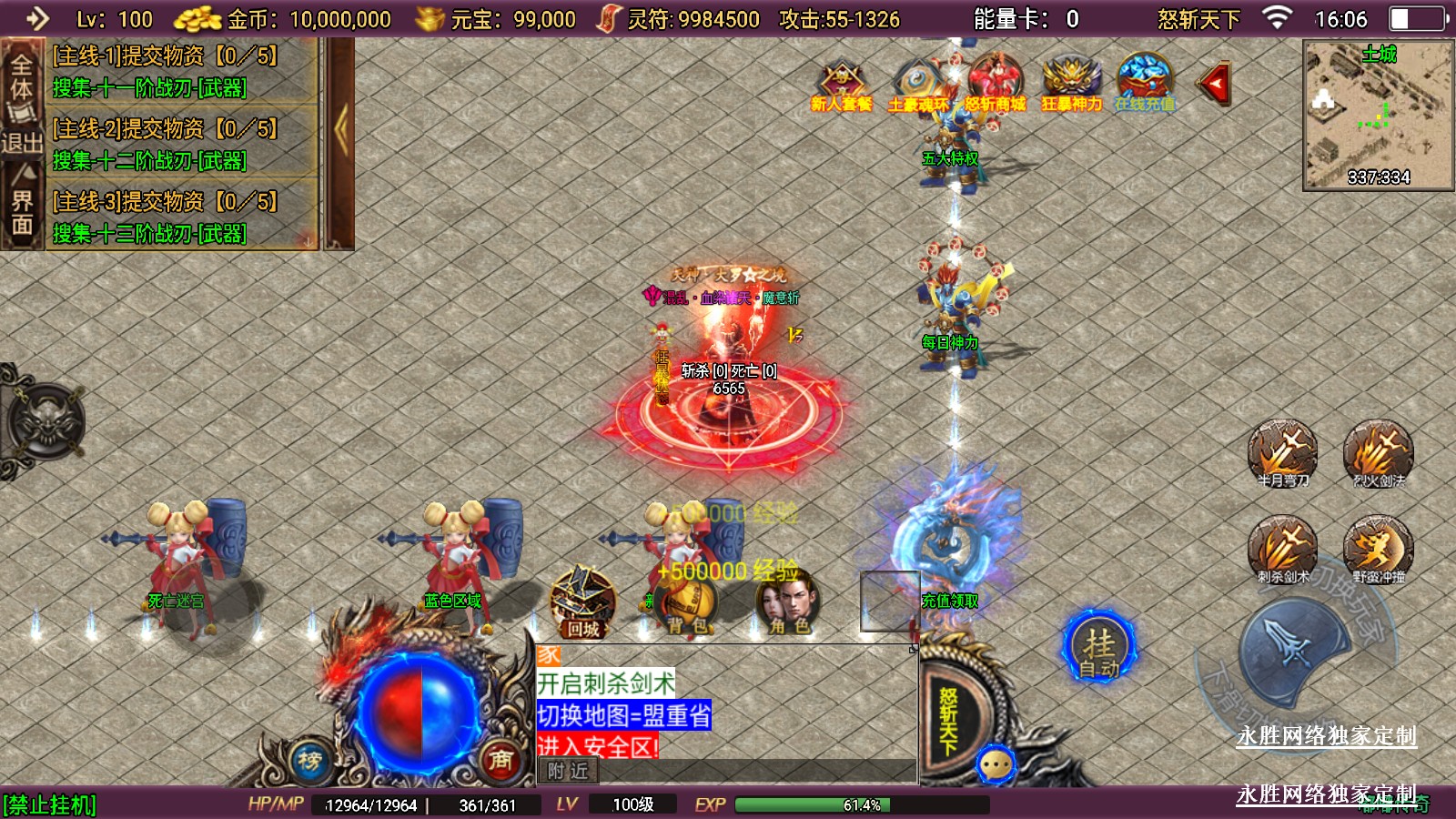
Task: Open the 狂暴神力 icon
Action: point(1071,84)
